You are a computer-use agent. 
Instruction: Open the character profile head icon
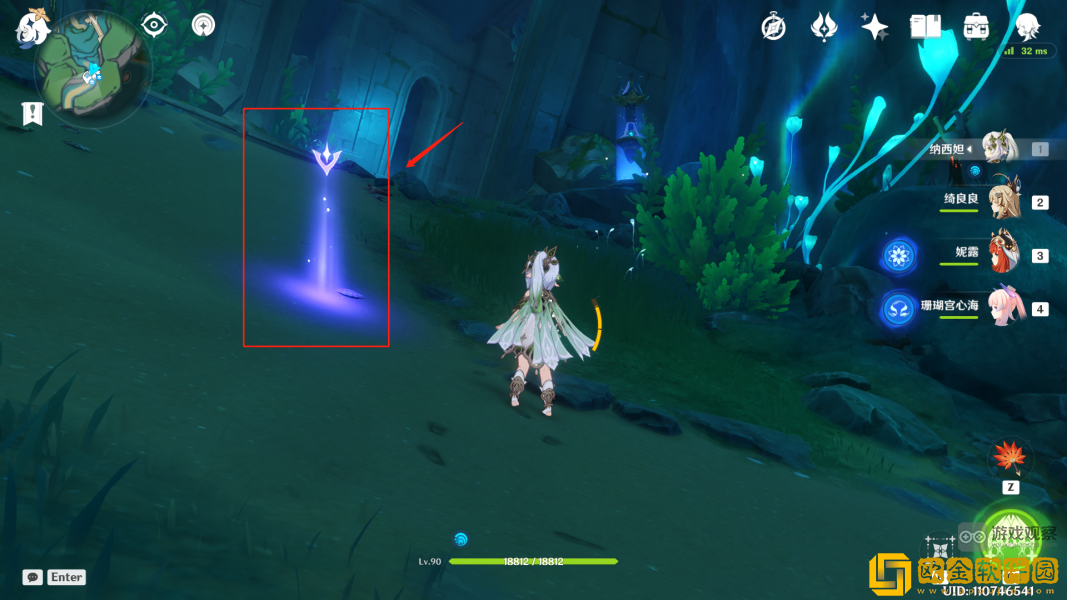click(1027, 26)
